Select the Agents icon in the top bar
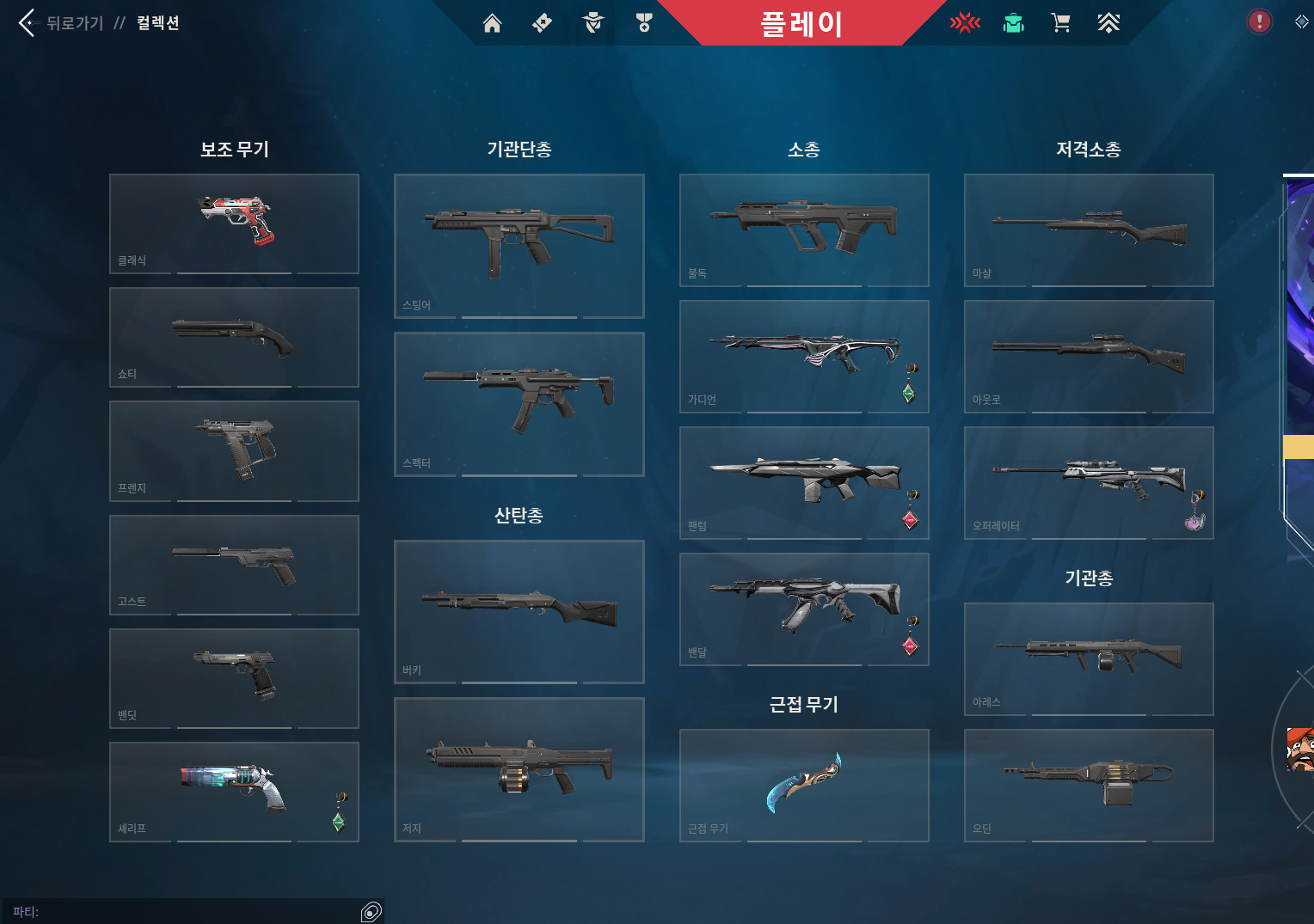The width and height of the screenshot is (1314, 924). (593, 23)
